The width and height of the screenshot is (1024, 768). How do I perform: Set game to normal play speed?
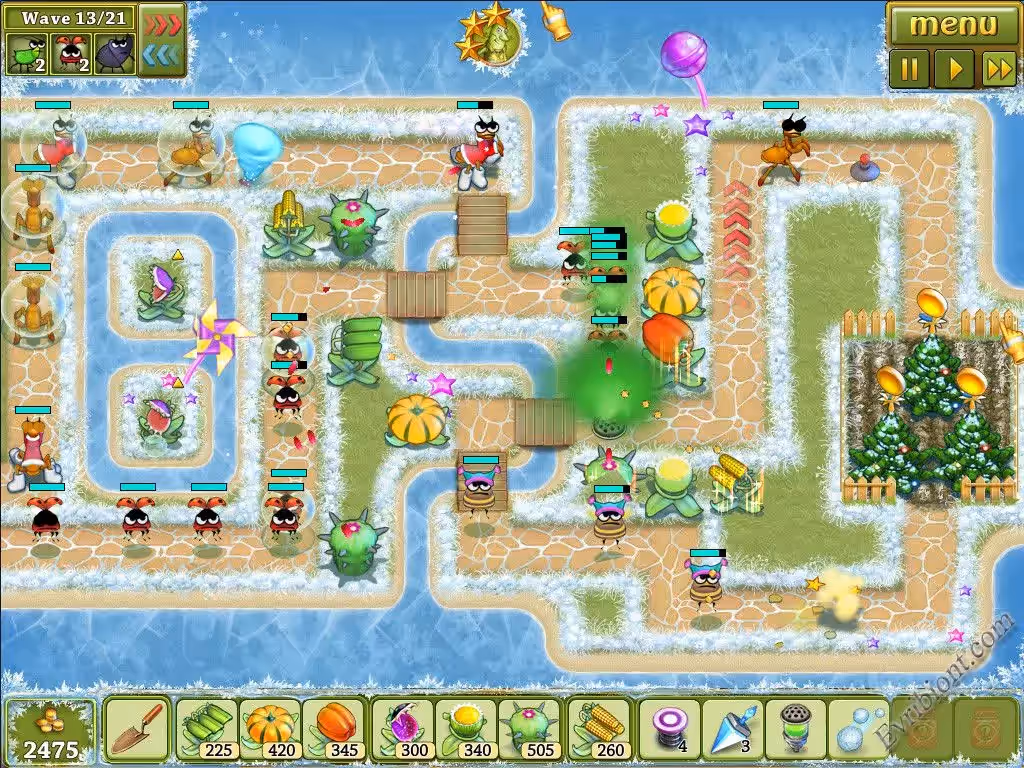954,69
